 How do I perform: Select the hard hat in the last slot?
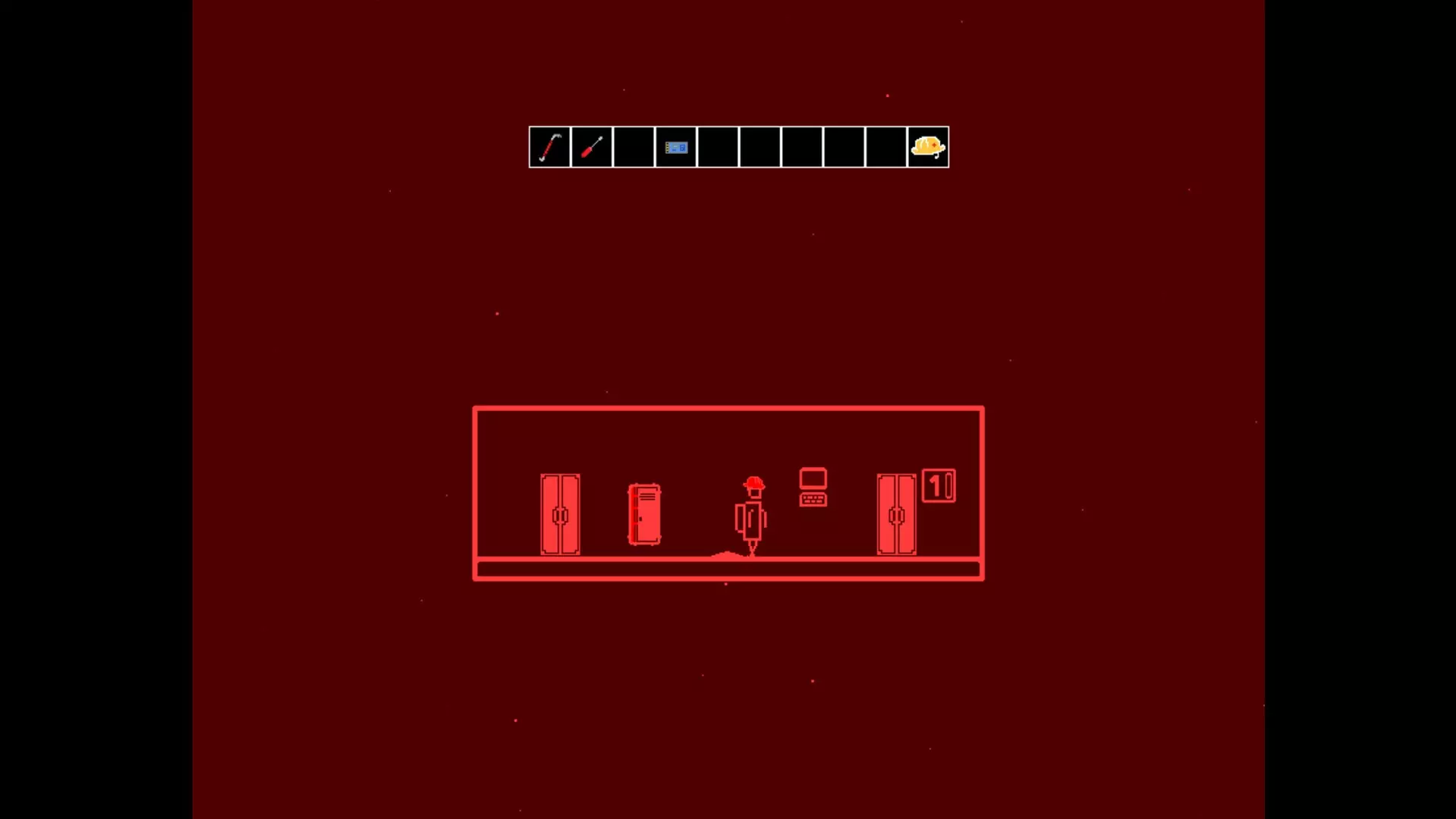click(x=927, y=146)
